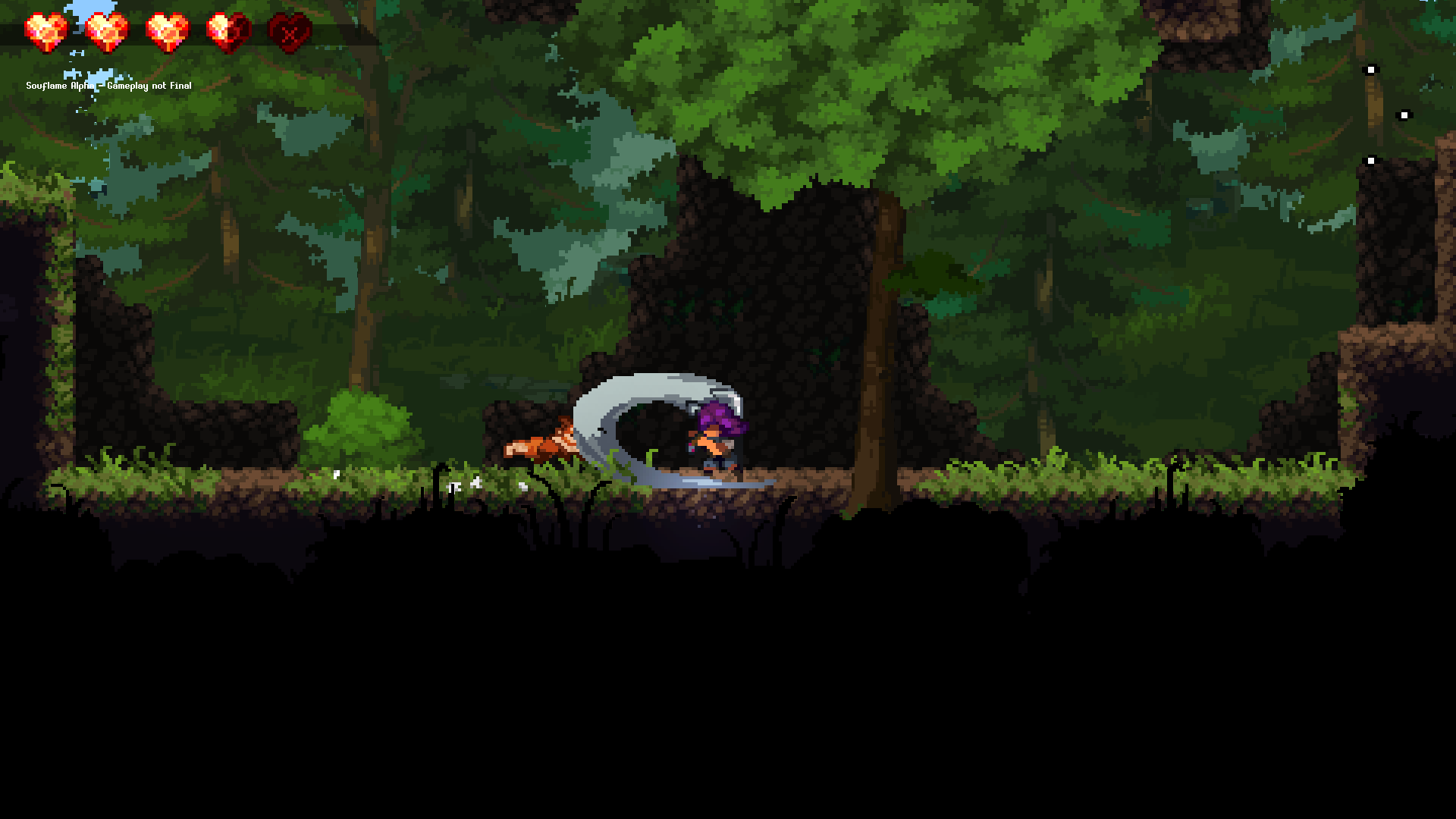
Task: Select the empty heart marked with an X
Action: (x=290, y=30)
